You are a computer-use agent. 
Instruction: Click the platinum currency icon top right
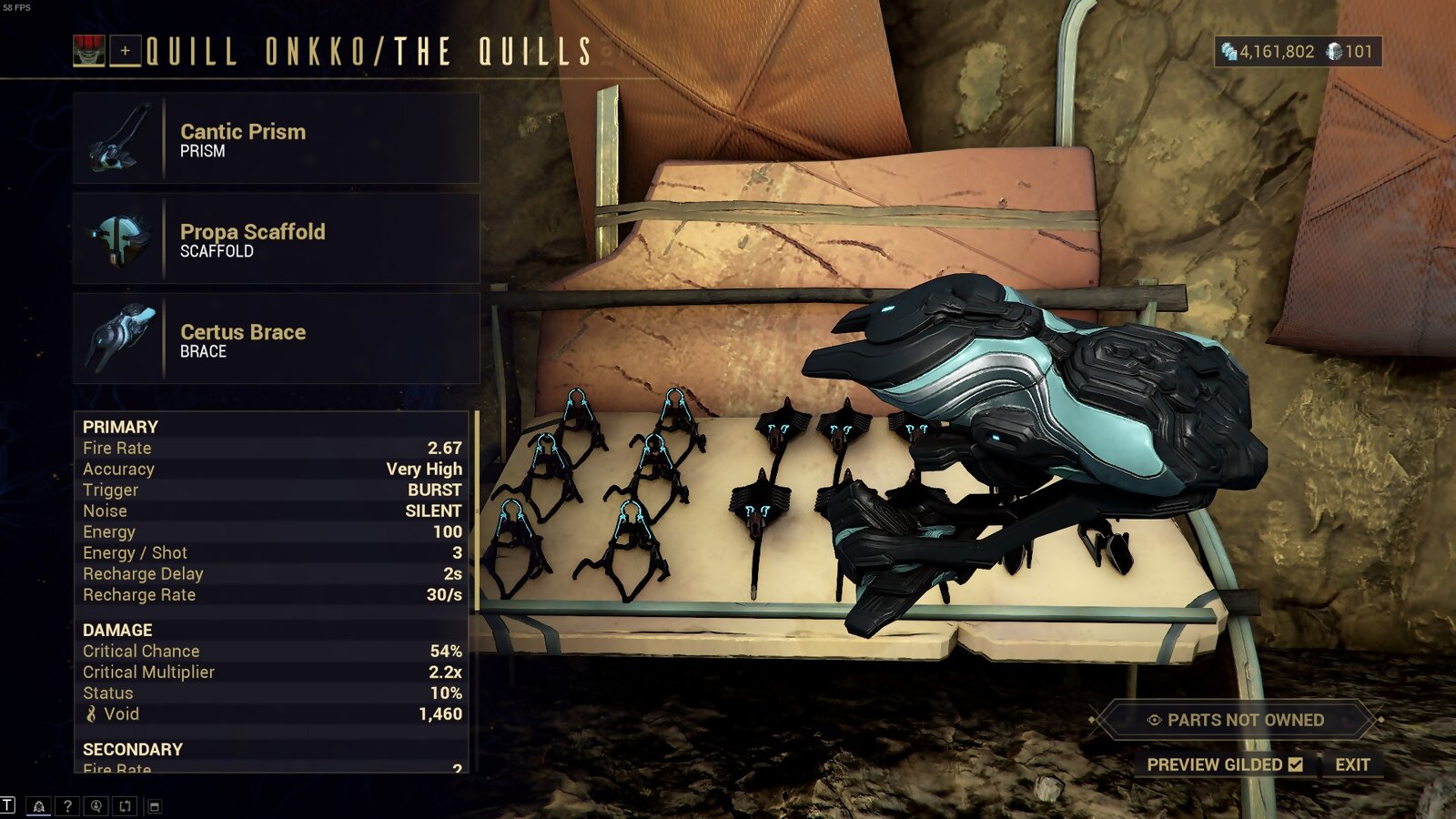click(1228, 54)
